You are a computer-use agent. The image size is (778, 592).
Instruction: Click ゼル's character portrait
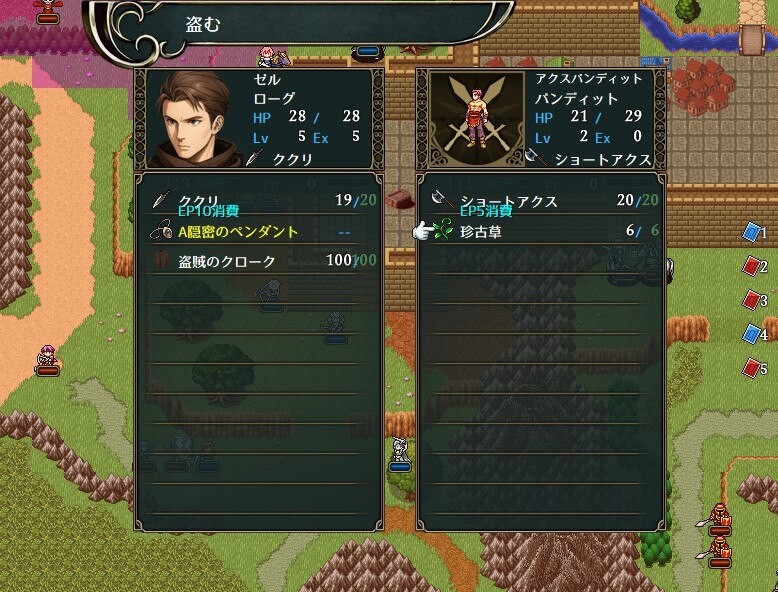[x=193, y=118]
